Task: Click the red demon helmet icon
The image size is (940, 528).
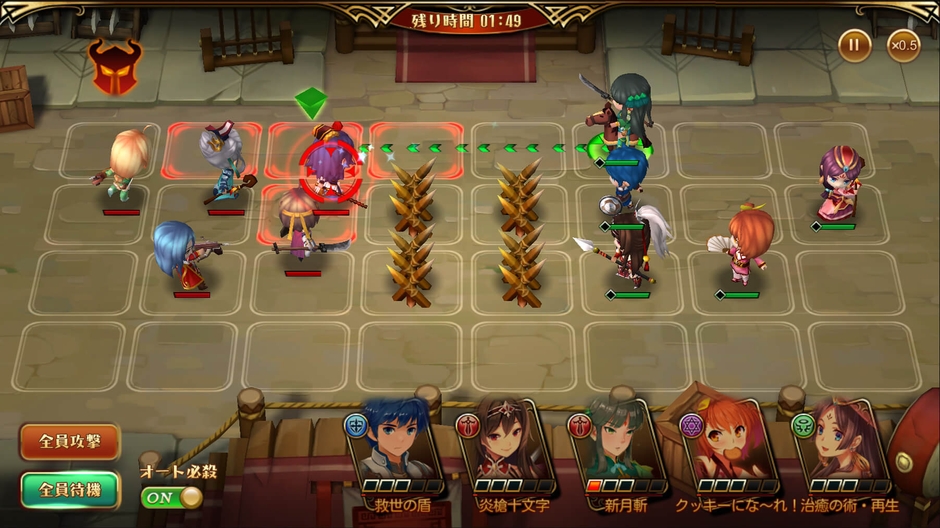Action: click(x=114, y=66)
